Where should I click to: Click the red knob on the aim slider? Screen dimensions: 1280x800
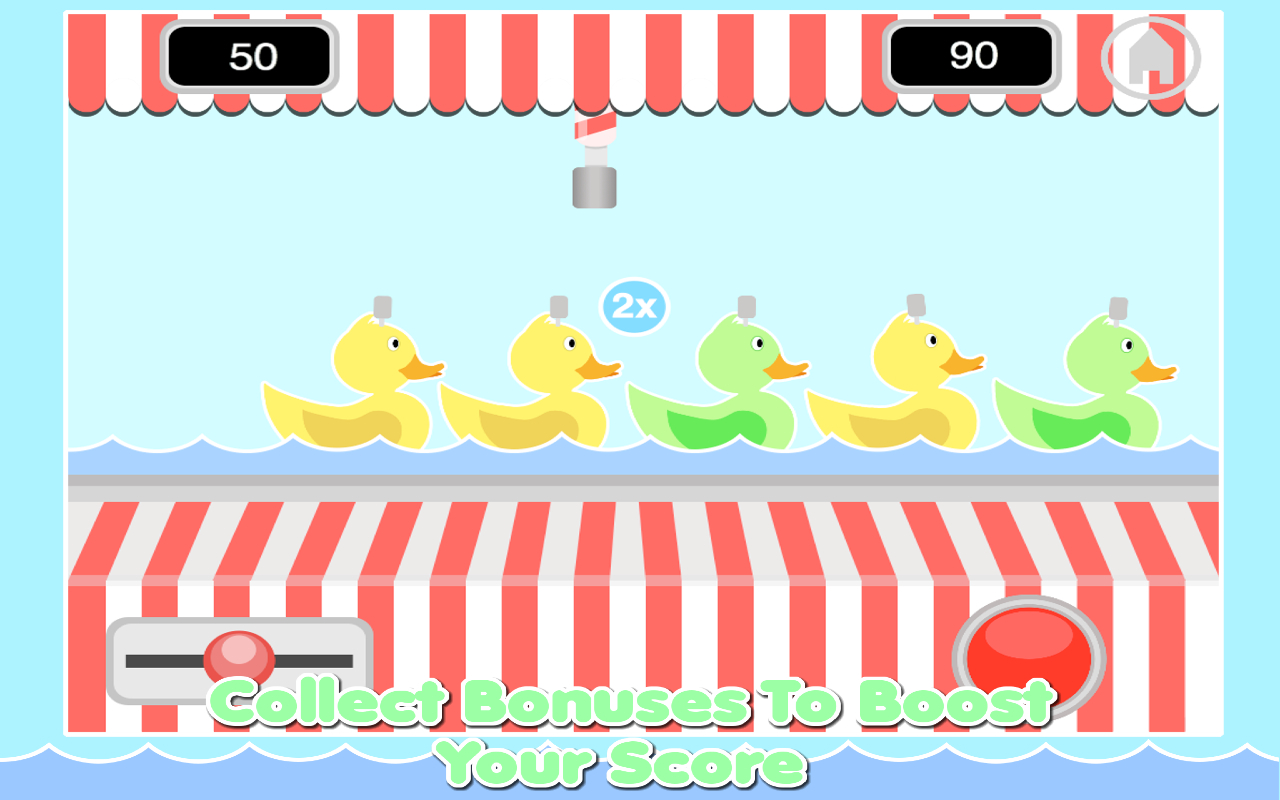click(240, 658)
